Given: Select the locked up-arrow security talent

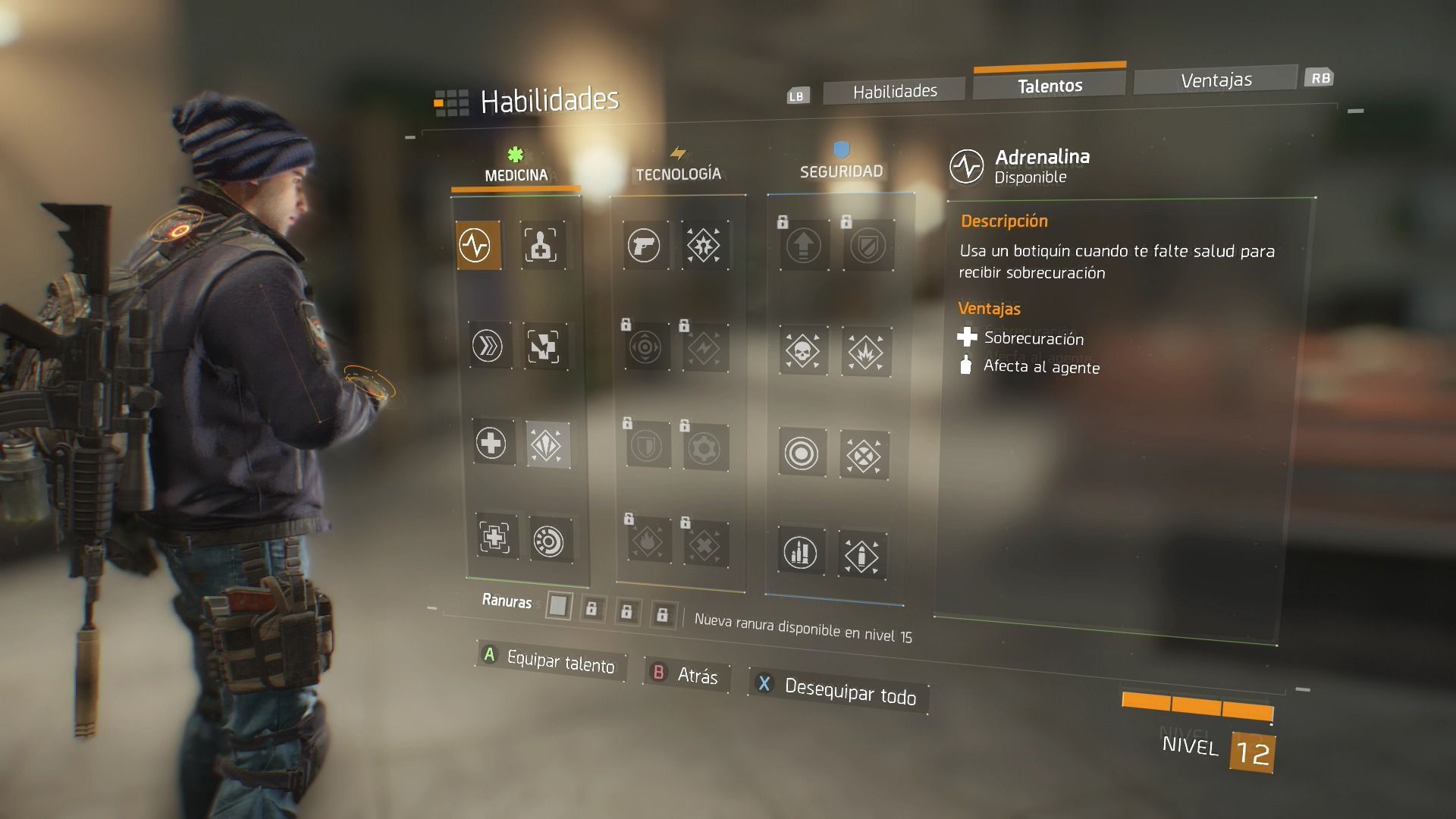Looking at the screenshot, I should [x=804, y=246].
